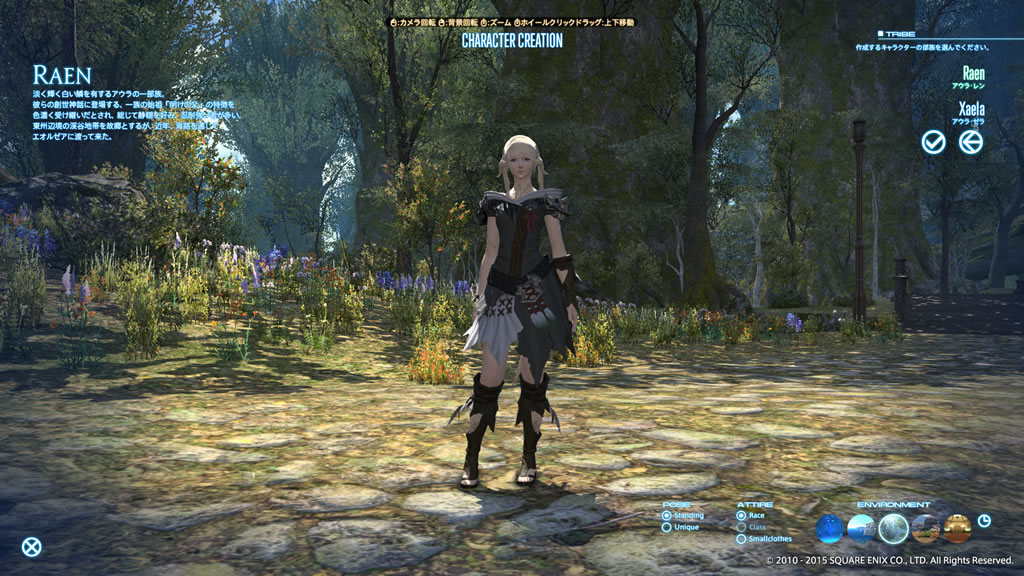Go back using the left arrow button
This screenshot has height=576, width=1024.
(970, 142)
